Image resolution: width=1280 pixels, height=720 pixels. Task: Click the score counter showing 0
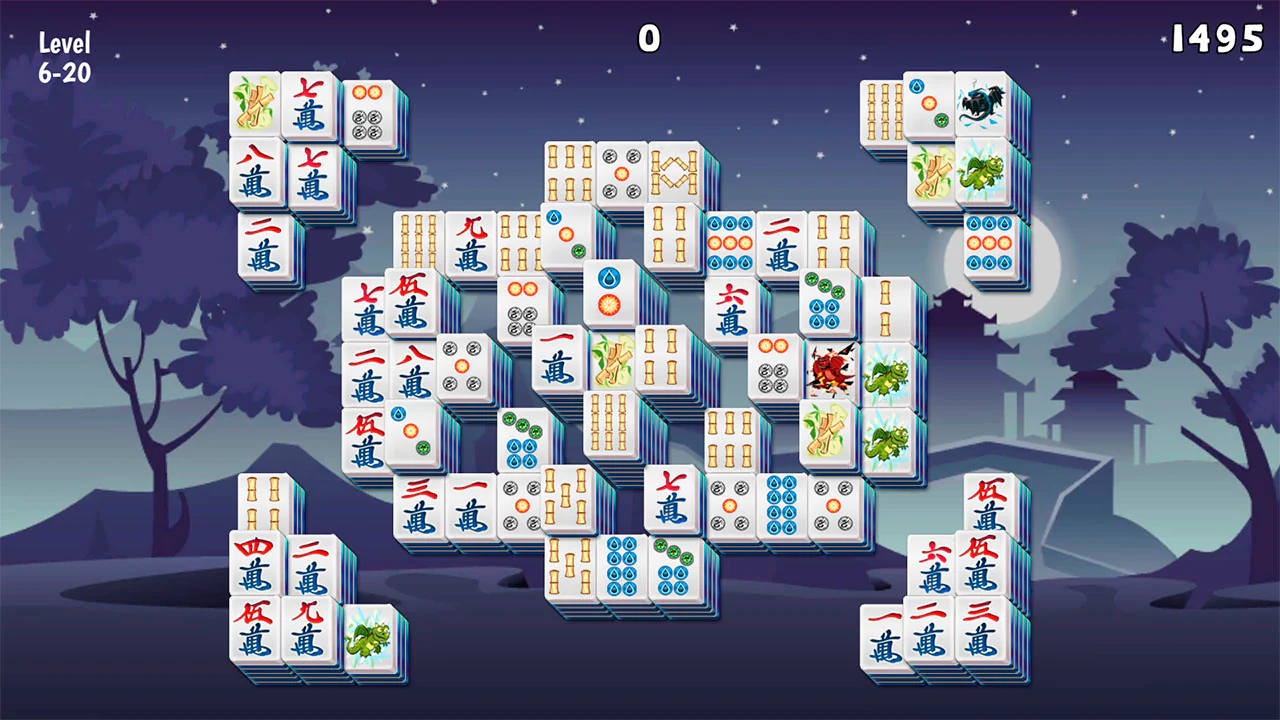click(646, 38)
